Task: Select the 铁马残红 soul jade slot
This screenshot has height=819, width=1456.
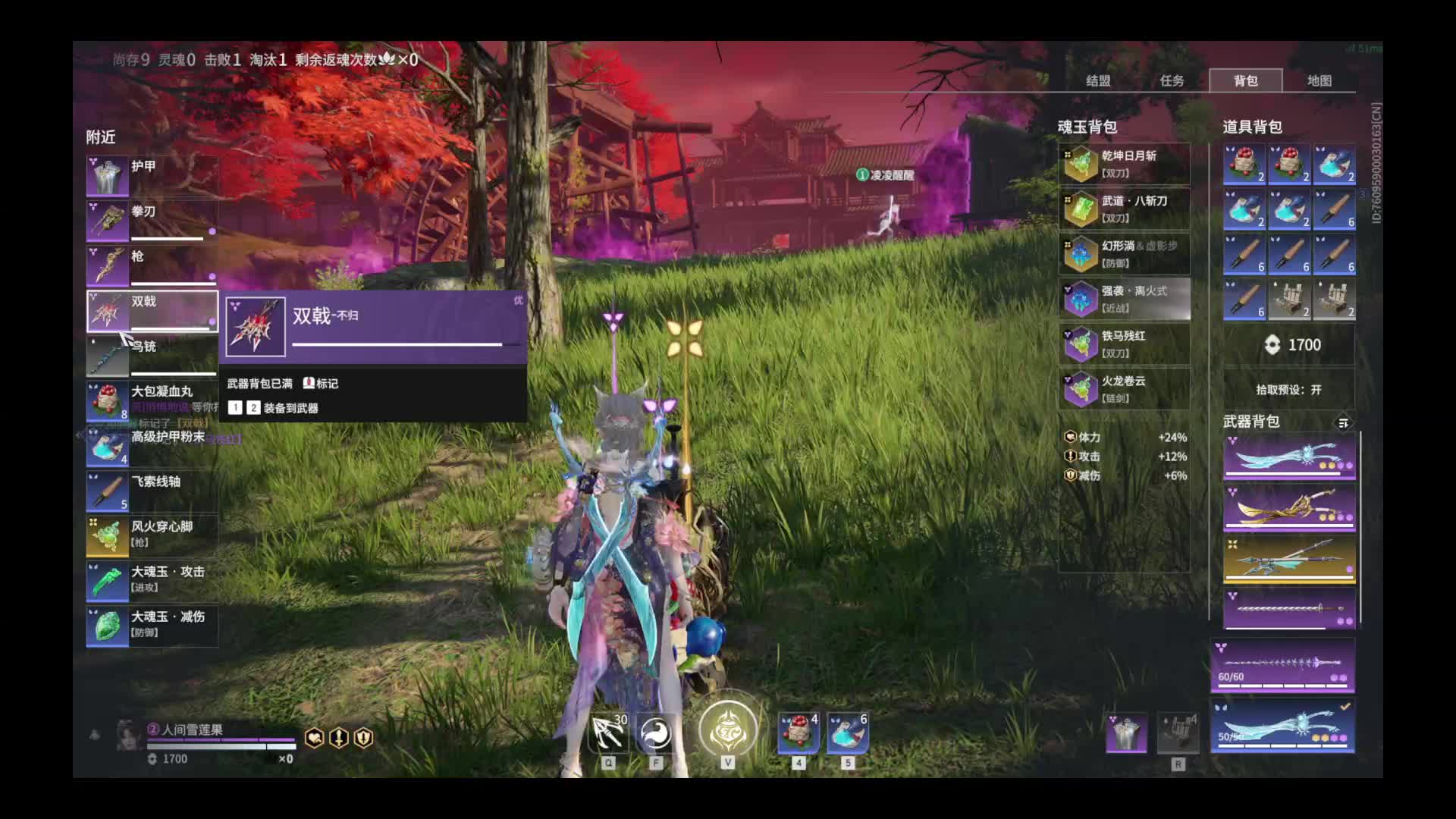Action: pyautogui.click(x=1124, y=344)
